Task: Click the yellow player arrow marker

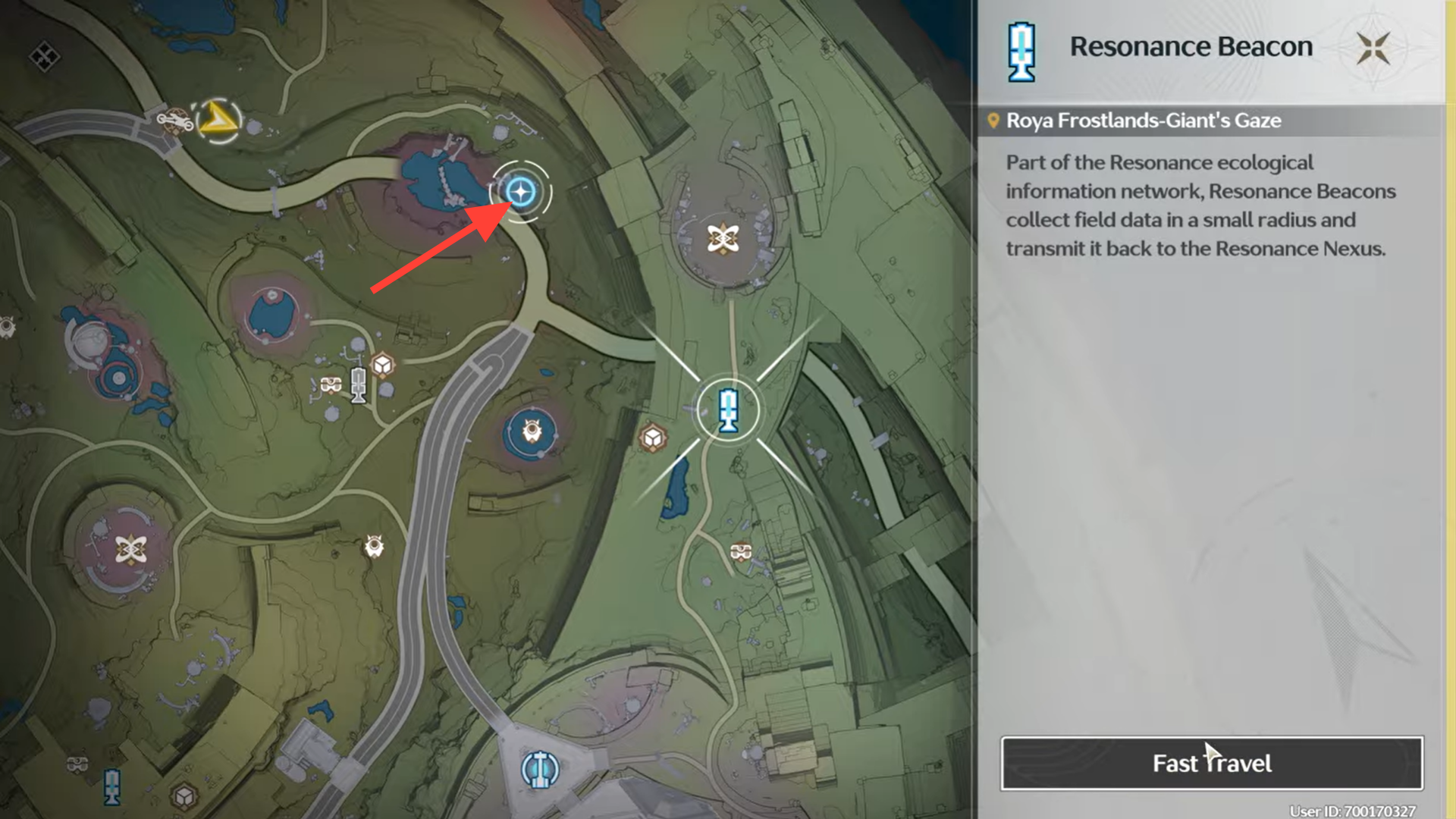Action: [218, 120]
